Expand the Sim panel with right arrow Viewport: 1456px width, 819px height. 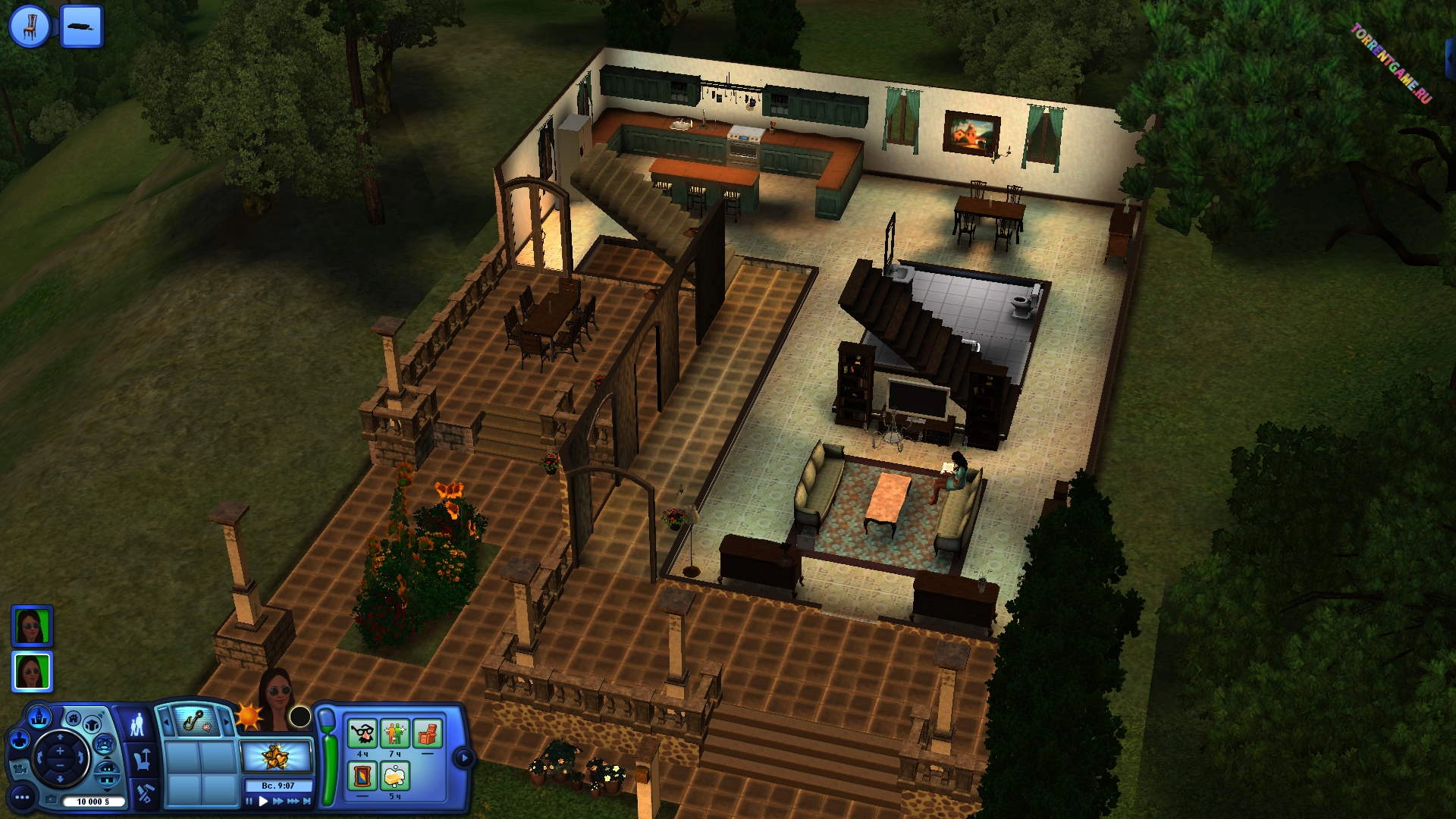463,757
